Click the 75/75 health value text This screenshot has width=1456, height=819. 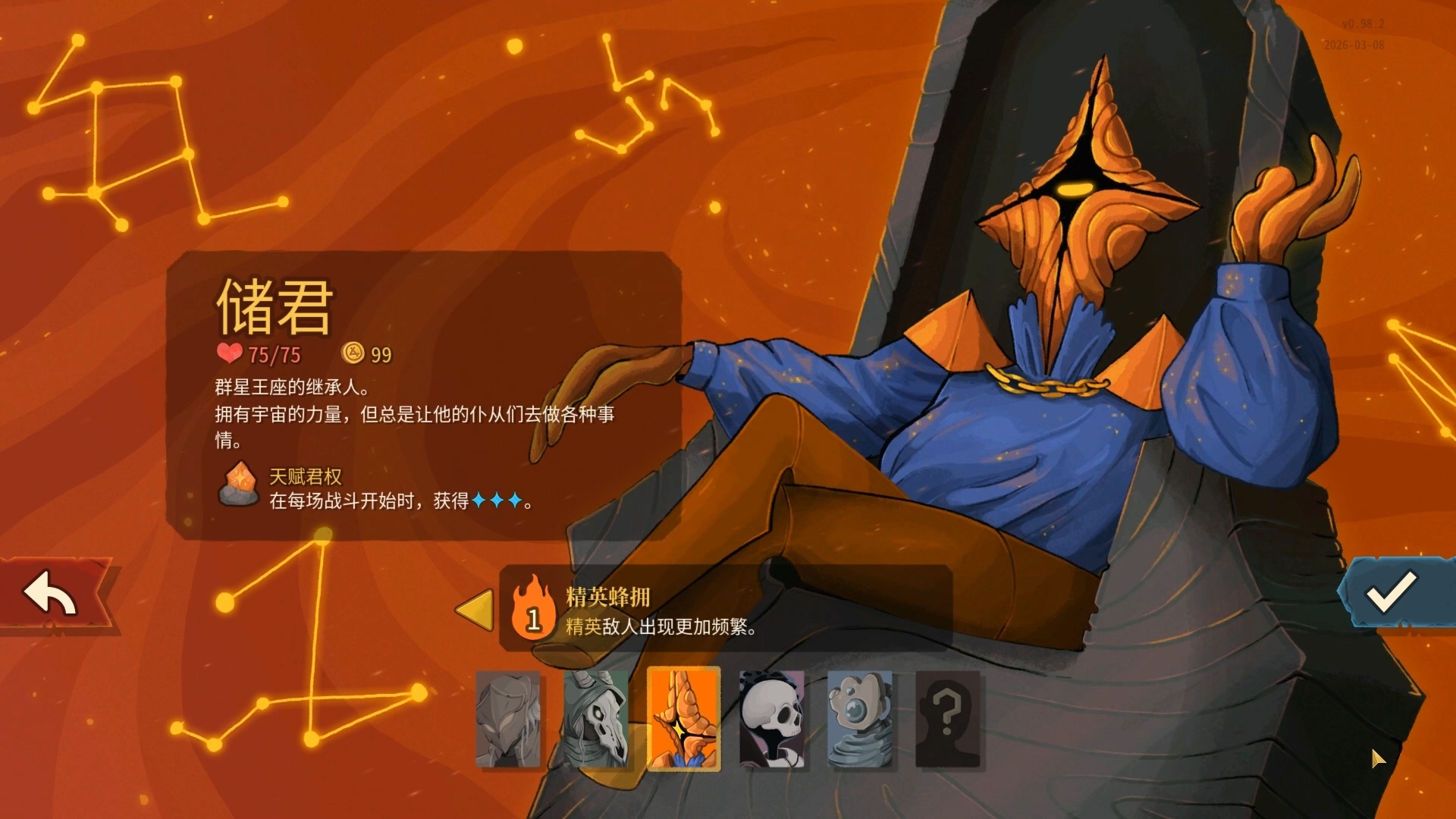pos(273,353)
